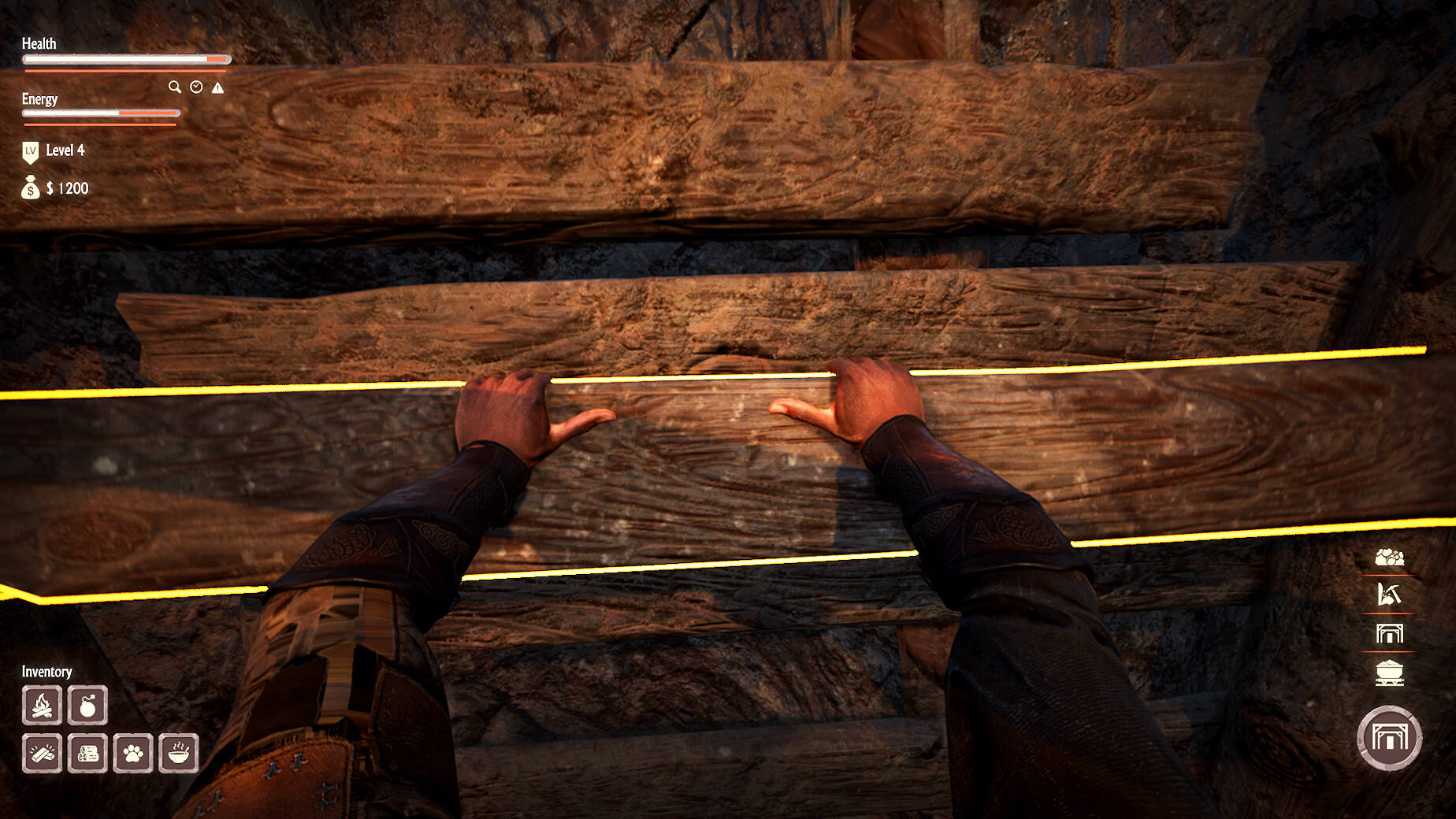
Task: Open the warning triangle alert icon
Action: (217, 87)
